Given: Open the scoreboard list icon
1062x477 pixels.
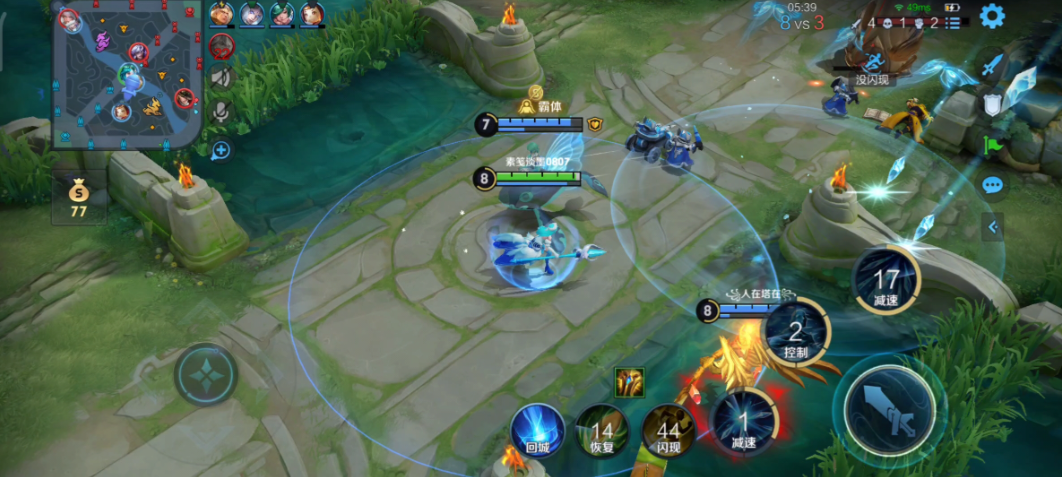Looking at the screenshot, I should pyautogui.click(x=952, y=22).
